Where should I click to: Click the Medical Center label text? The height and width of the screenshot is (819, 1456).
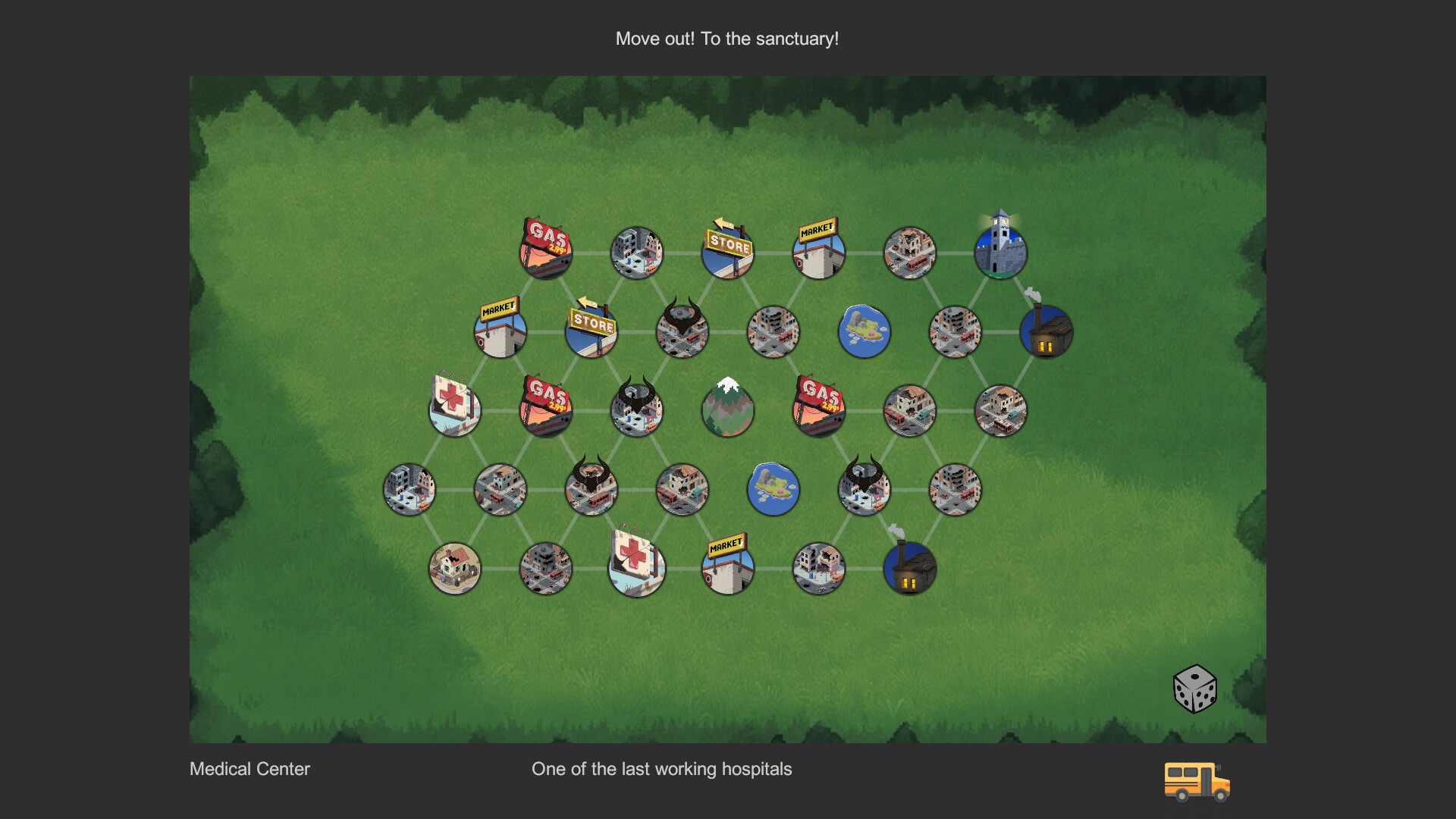coord(249,769)
